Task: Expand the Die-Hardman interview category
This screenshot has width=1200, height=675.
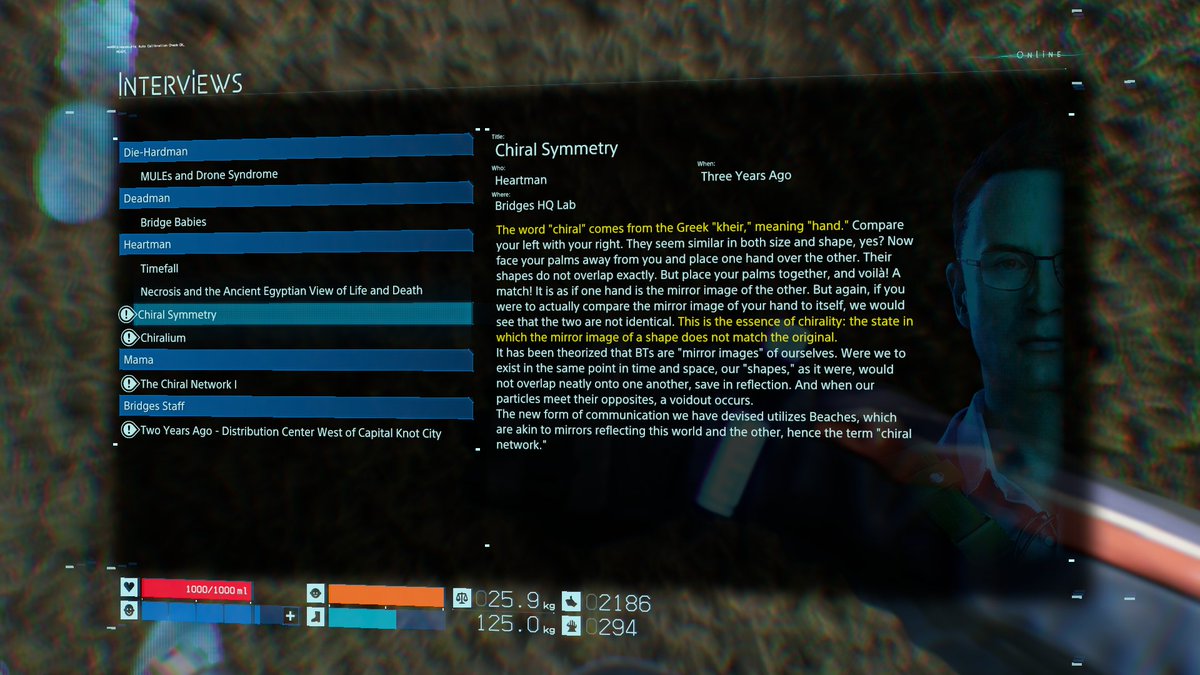Action: click(295, 152)
